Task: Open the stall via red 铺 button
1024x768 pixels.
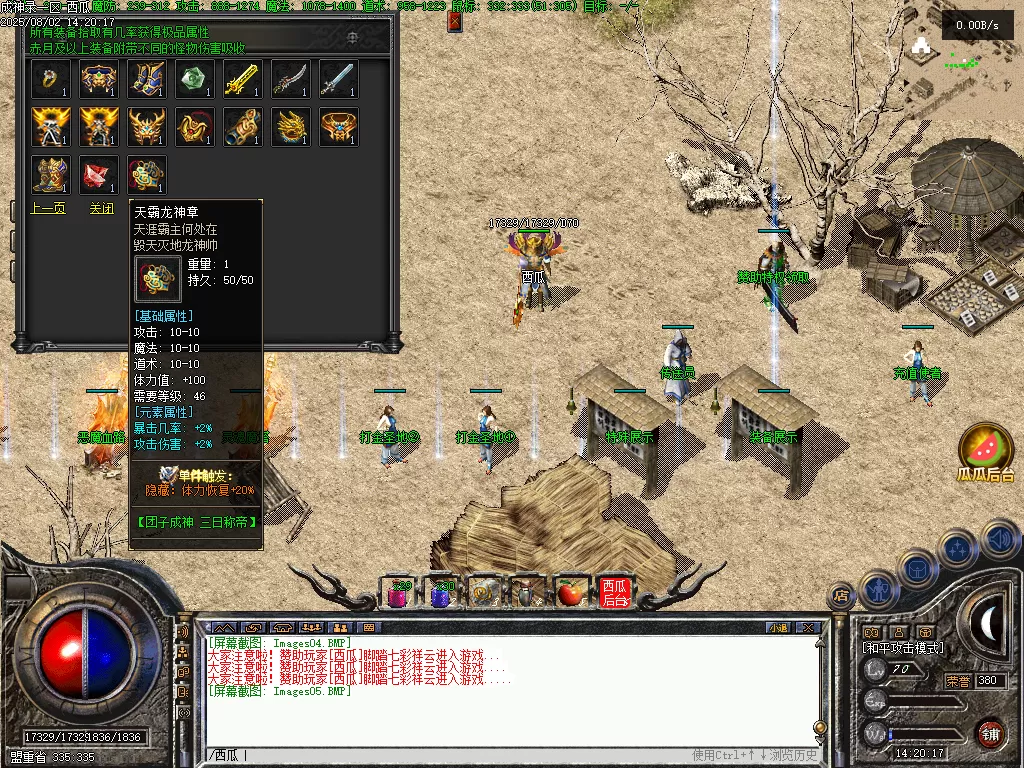Action: point(990,732)
